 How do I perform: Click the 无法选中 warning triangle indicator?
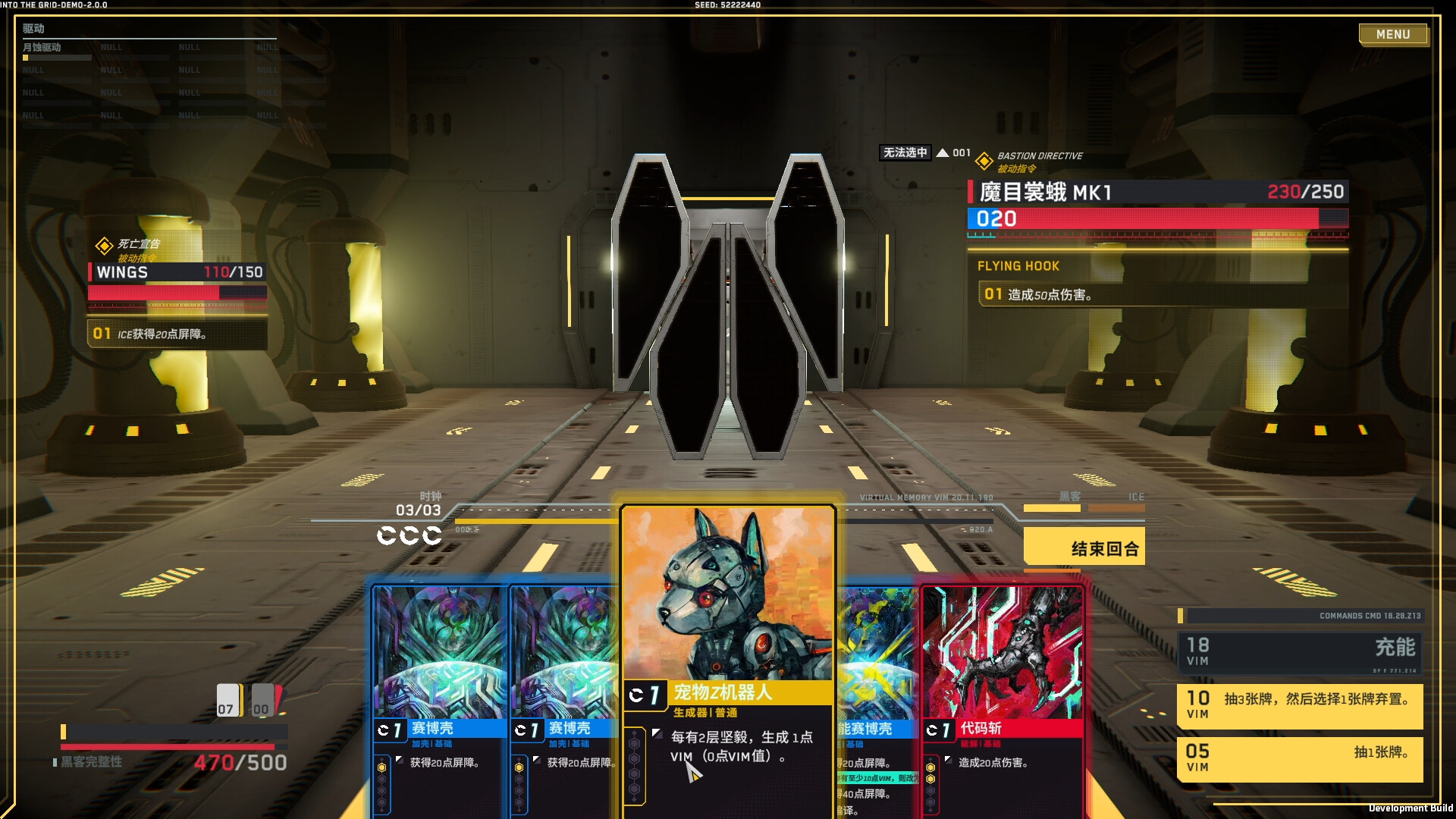941,152
